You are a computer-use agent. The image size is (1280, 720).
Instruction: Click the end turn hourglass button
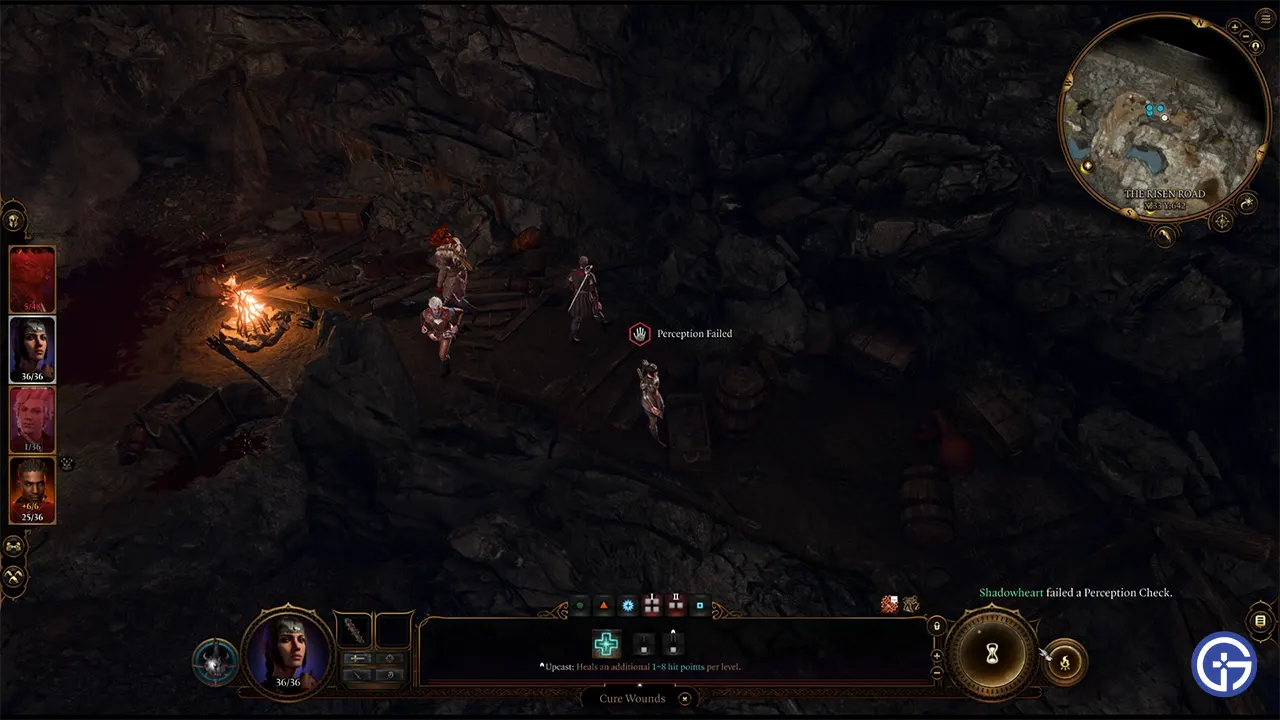click(x=992, y=654)
